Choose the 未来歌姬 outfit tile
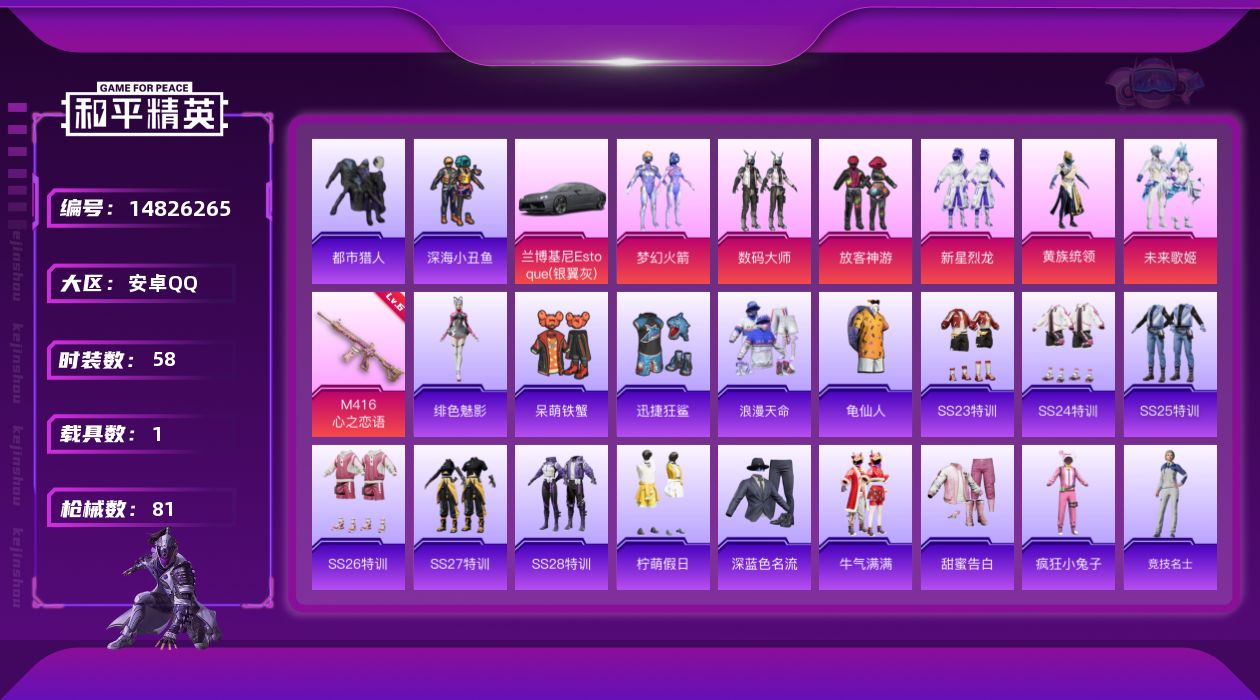 click(x=1170, y=211)
